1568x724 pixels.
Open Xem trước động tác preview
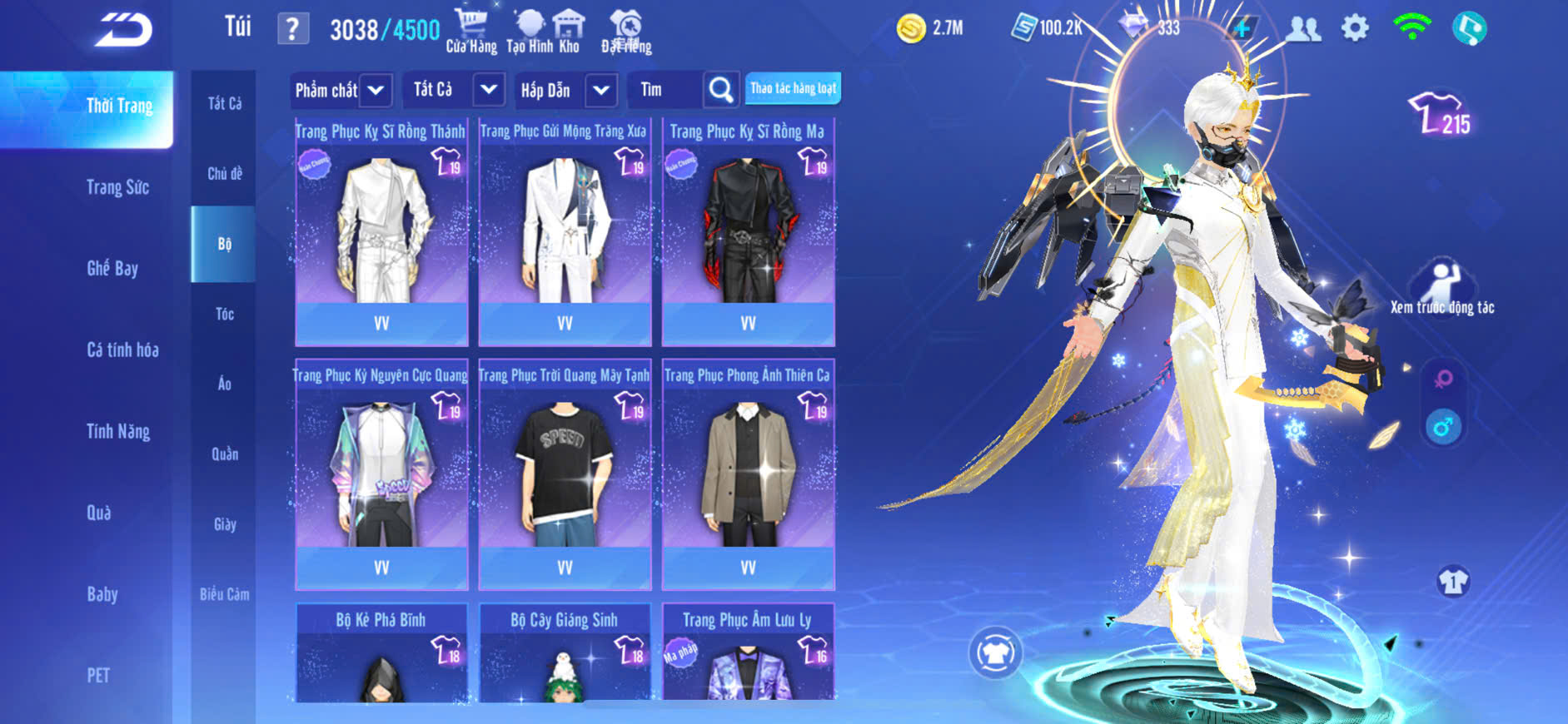(1441, 287)
